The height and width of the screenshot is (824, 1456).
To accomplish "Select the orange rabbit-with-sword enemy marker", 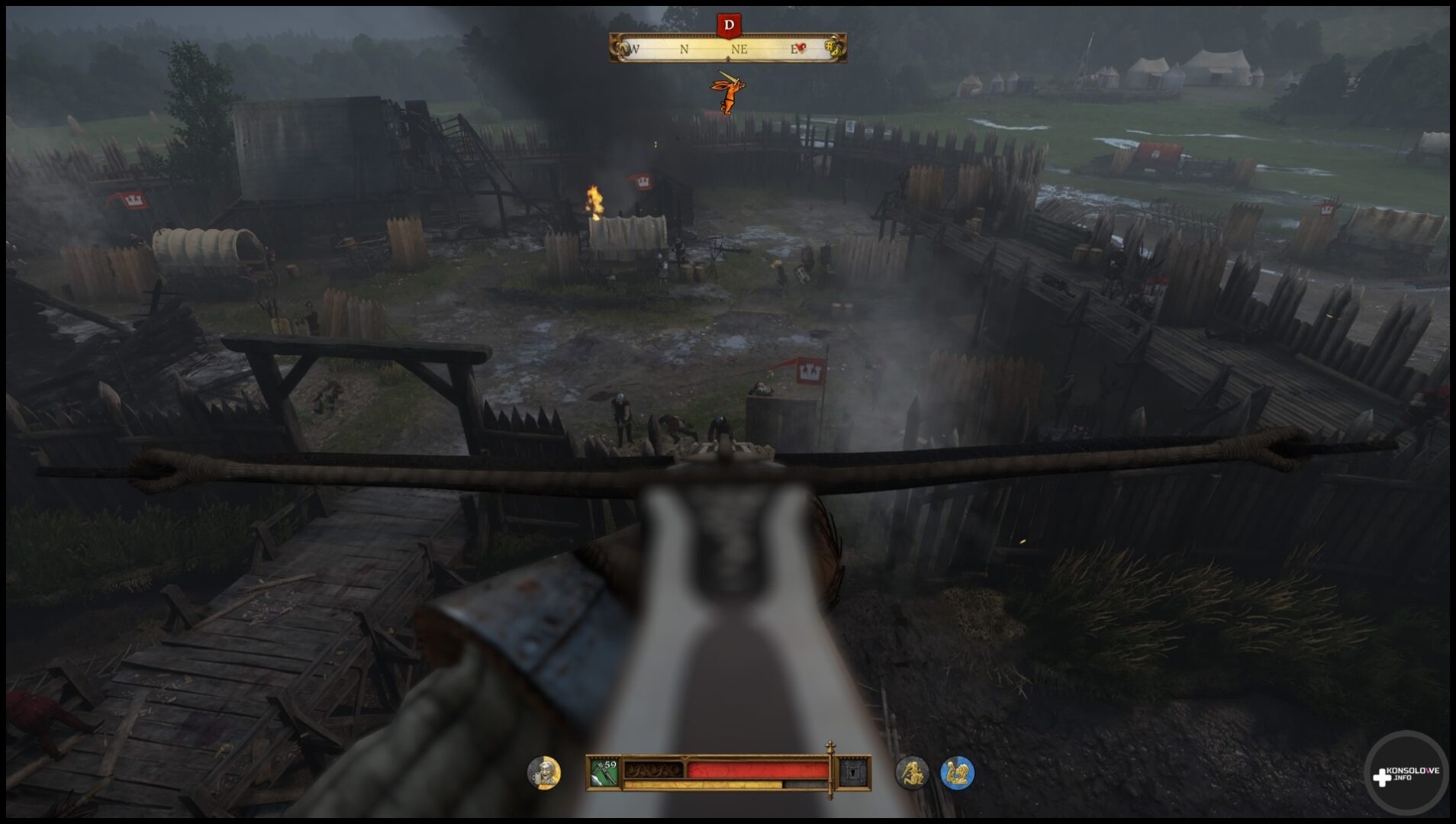I will coord(727,92).
